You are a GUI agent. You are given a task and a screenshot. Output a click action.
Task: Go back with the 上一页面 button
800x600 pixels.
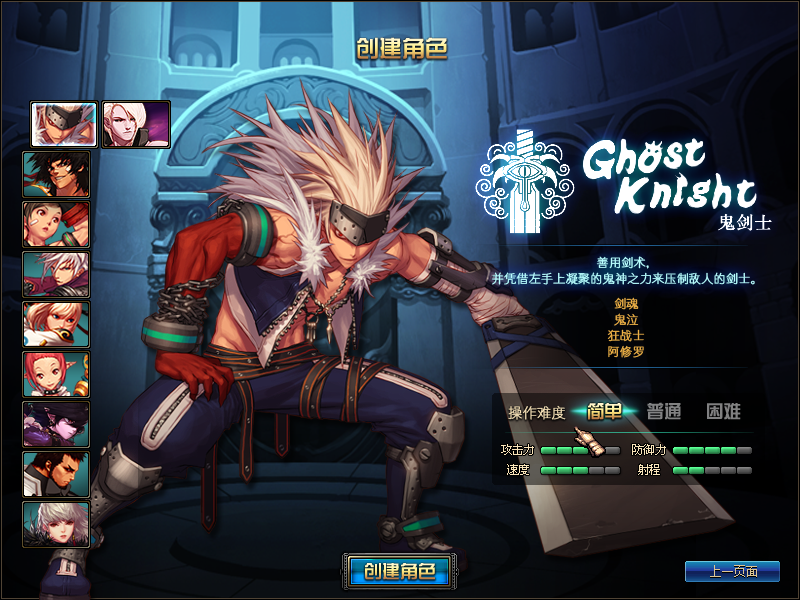pos(732,571)
